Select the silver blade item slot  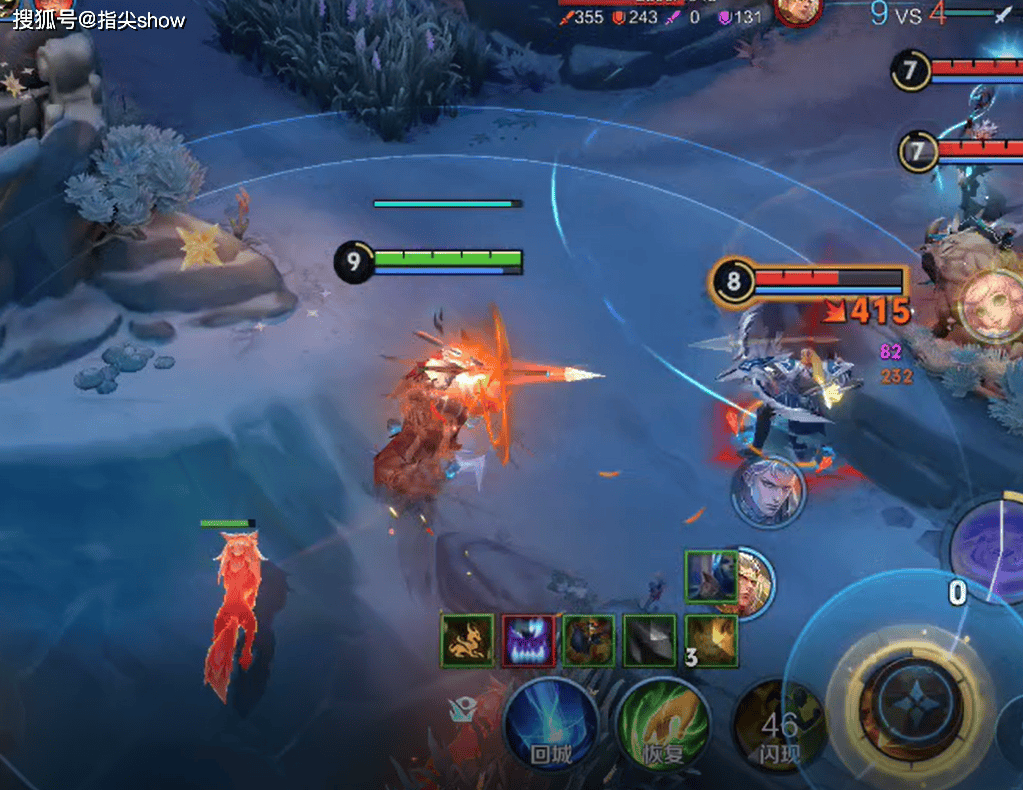pyautogui.click(x=649, y=641)
